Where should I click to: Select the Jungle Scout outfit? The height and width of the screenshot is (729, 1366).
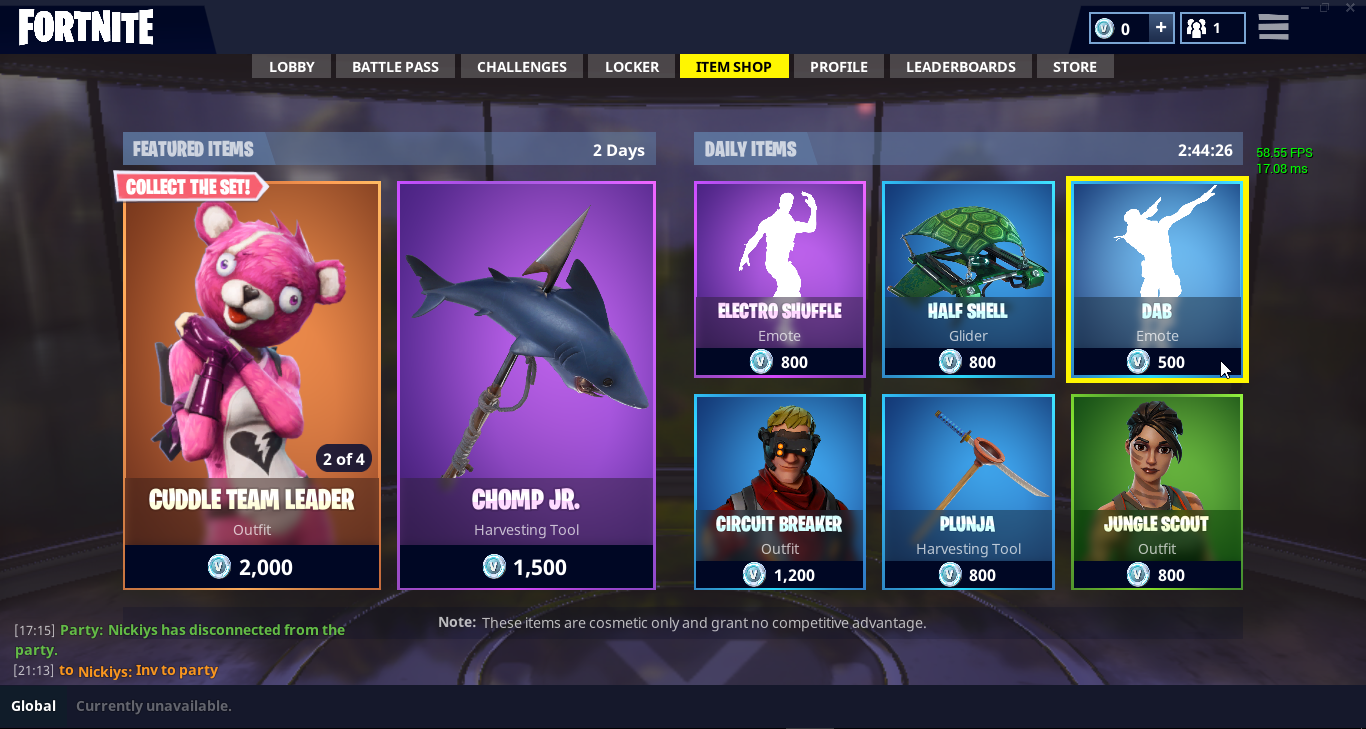click(1157, 491)
